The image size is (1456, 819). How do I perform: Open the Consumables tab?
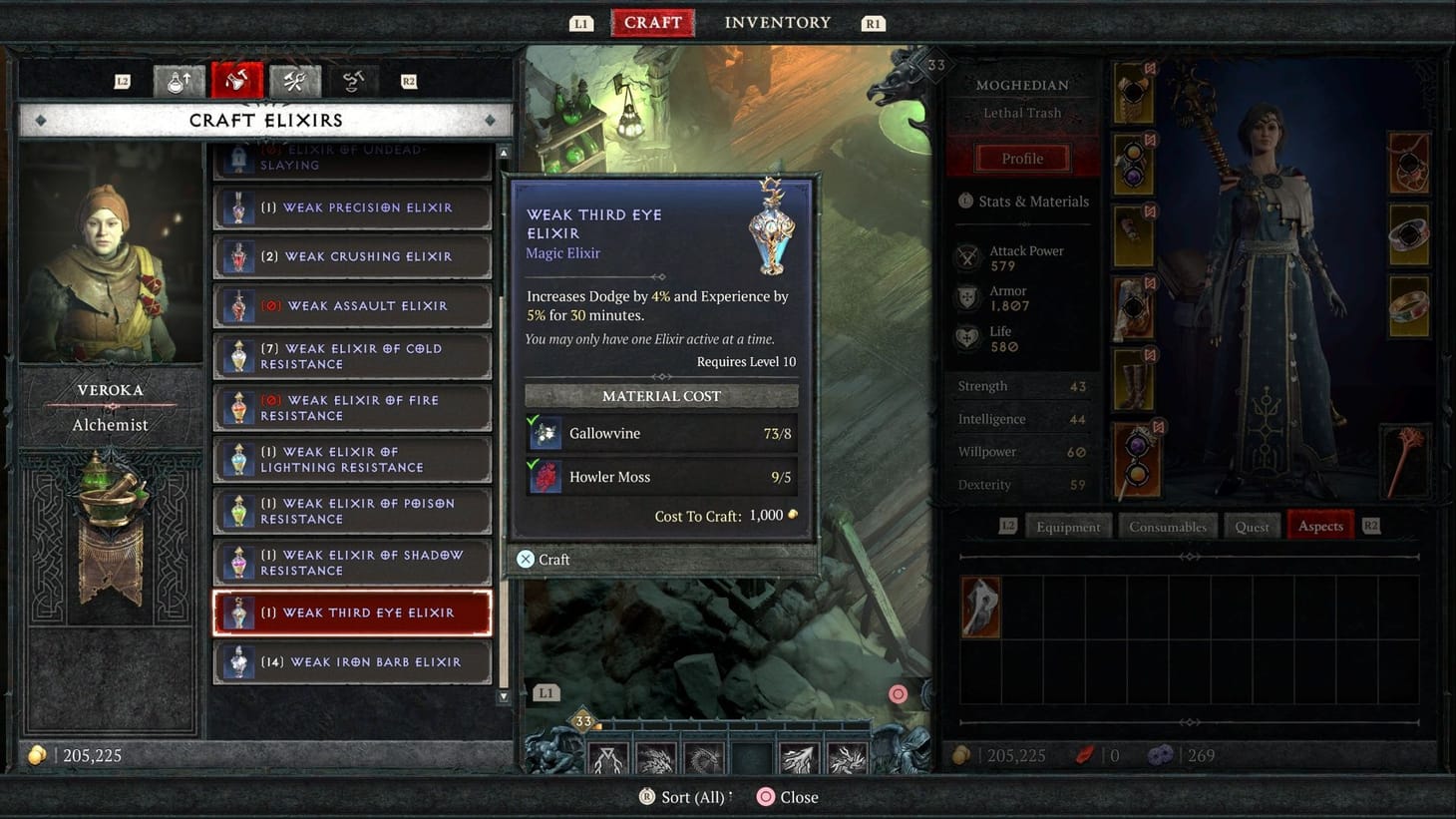coord(1167,526)
